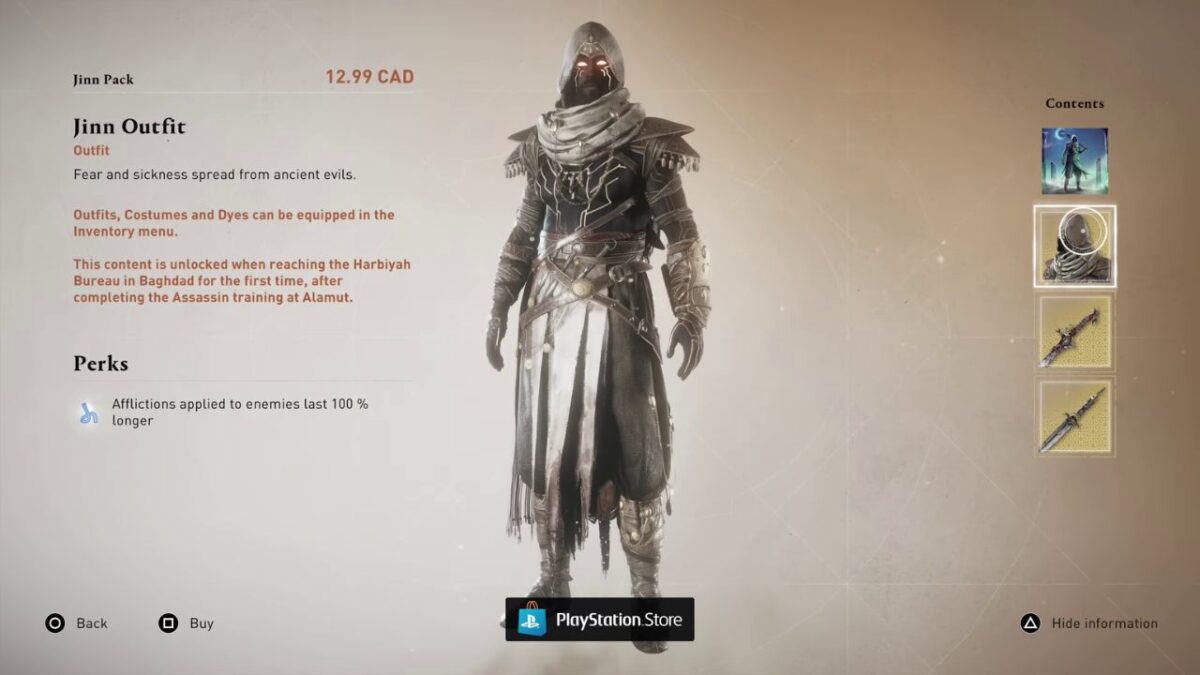Image resolution: width=1200 pixels, height=675 pixels.
Task: Select the hooded Jinn Outfit thumbnail
Action: point(1074,246)
